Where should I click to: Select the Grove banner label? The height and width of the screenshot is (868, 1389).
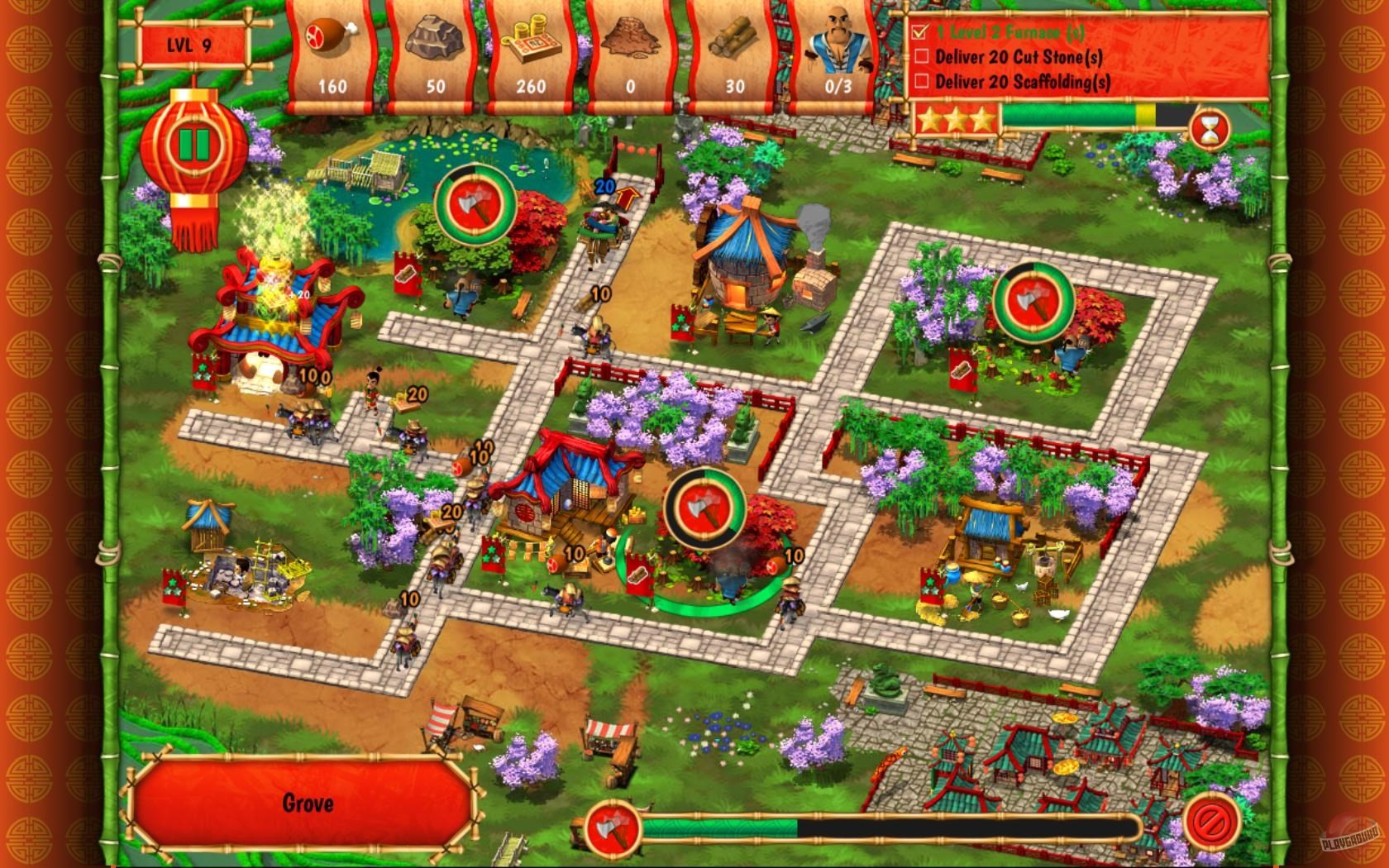click(310, 803)
